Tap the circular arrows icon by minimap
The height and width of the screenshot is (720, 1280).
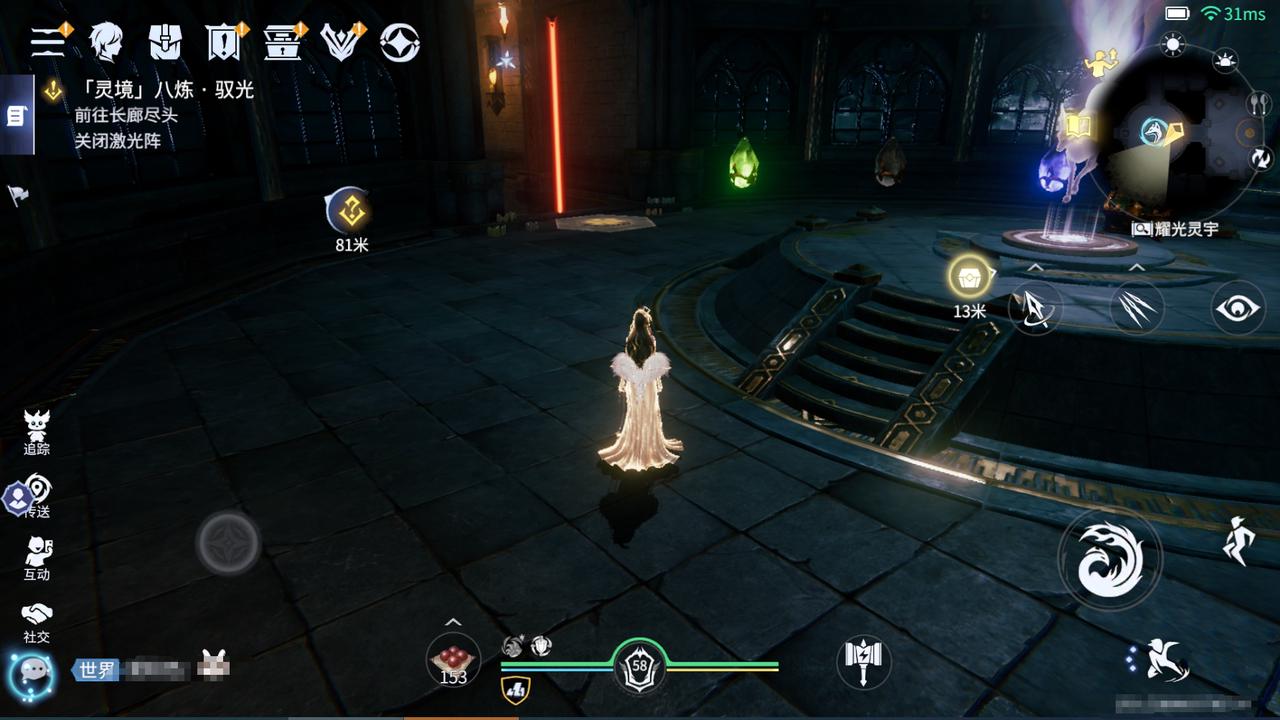[1261, 159]
